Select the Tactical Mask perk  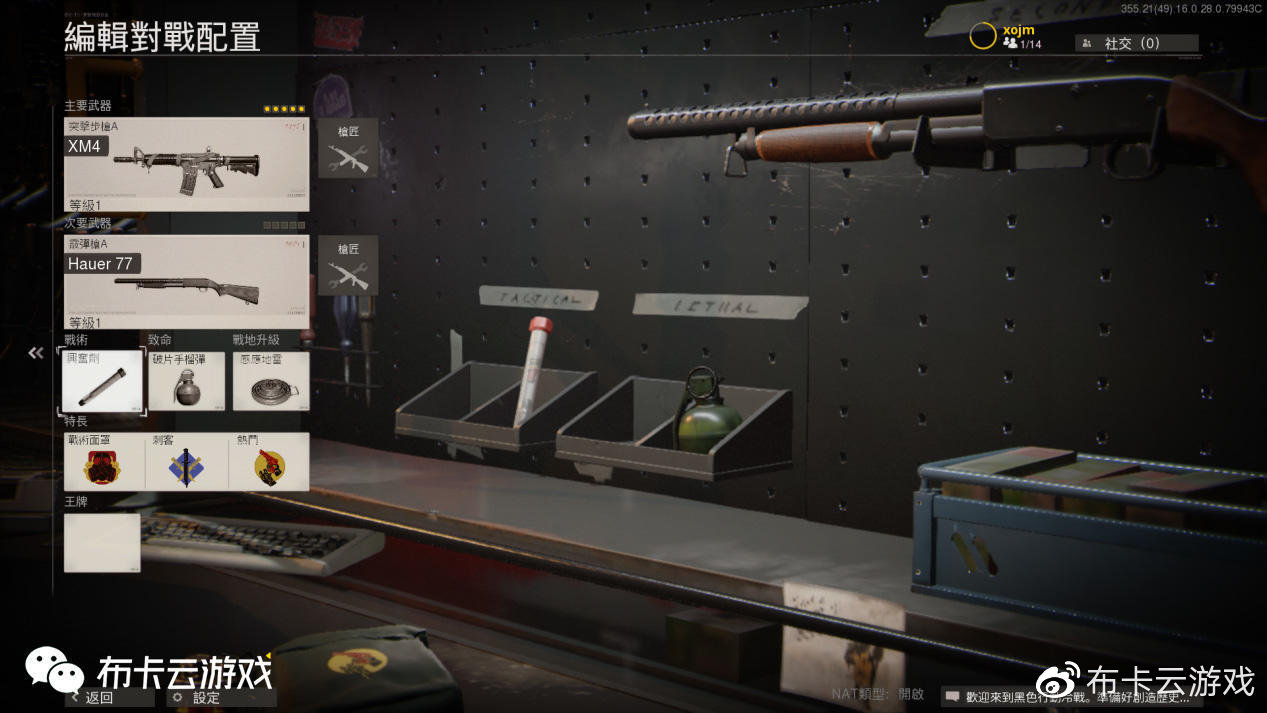[104, 461]
